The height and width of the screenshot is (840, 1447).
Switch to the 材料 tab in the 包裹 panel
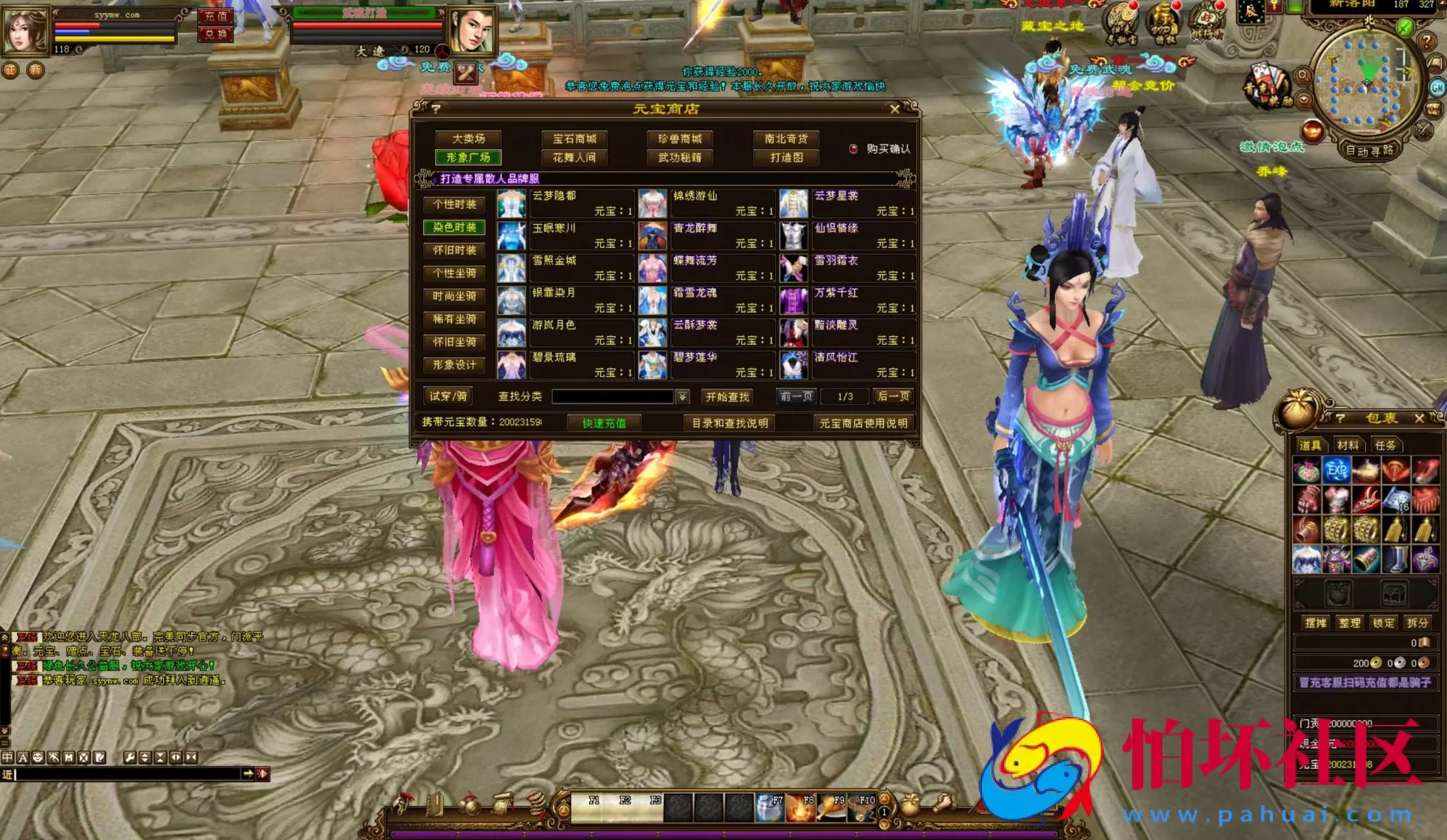1349,446
